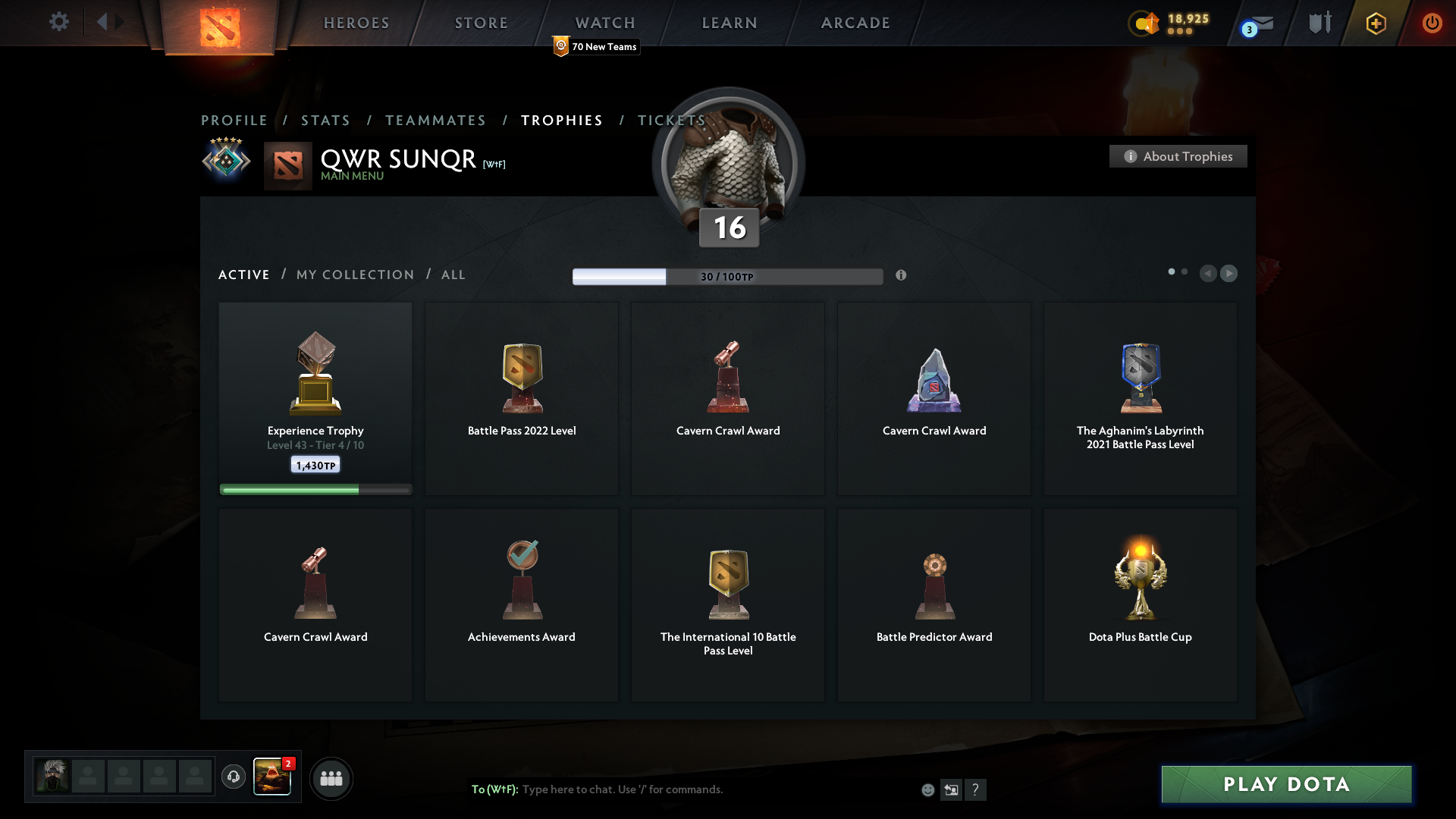The image size is (1456, 819).
Task: Click the right pagination arrow
Action: point(1229,273)
